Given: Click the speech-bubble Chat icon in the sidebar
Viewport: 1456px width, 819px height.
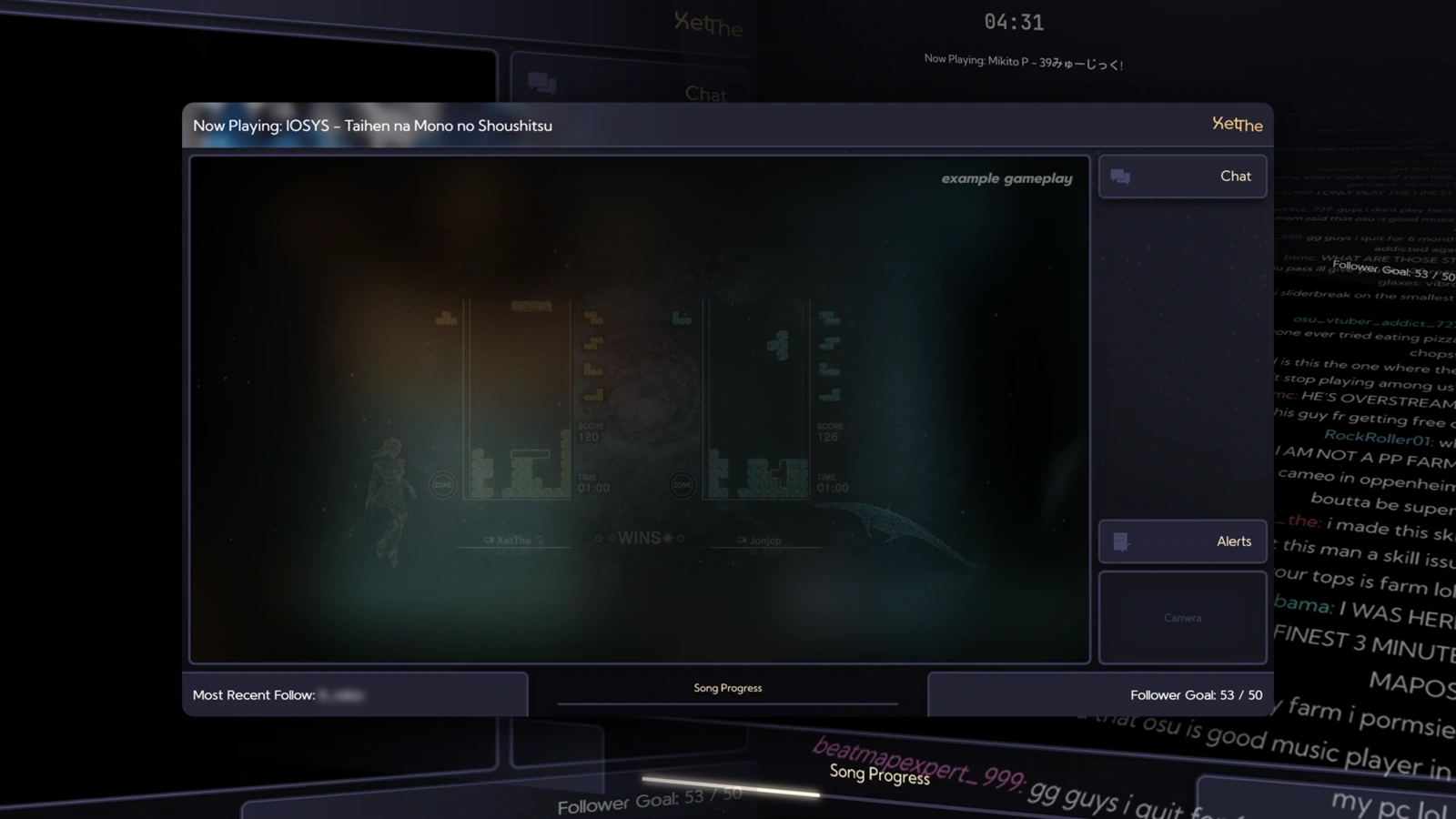Looking at the screenshot, I should (x=1120, y=177).
